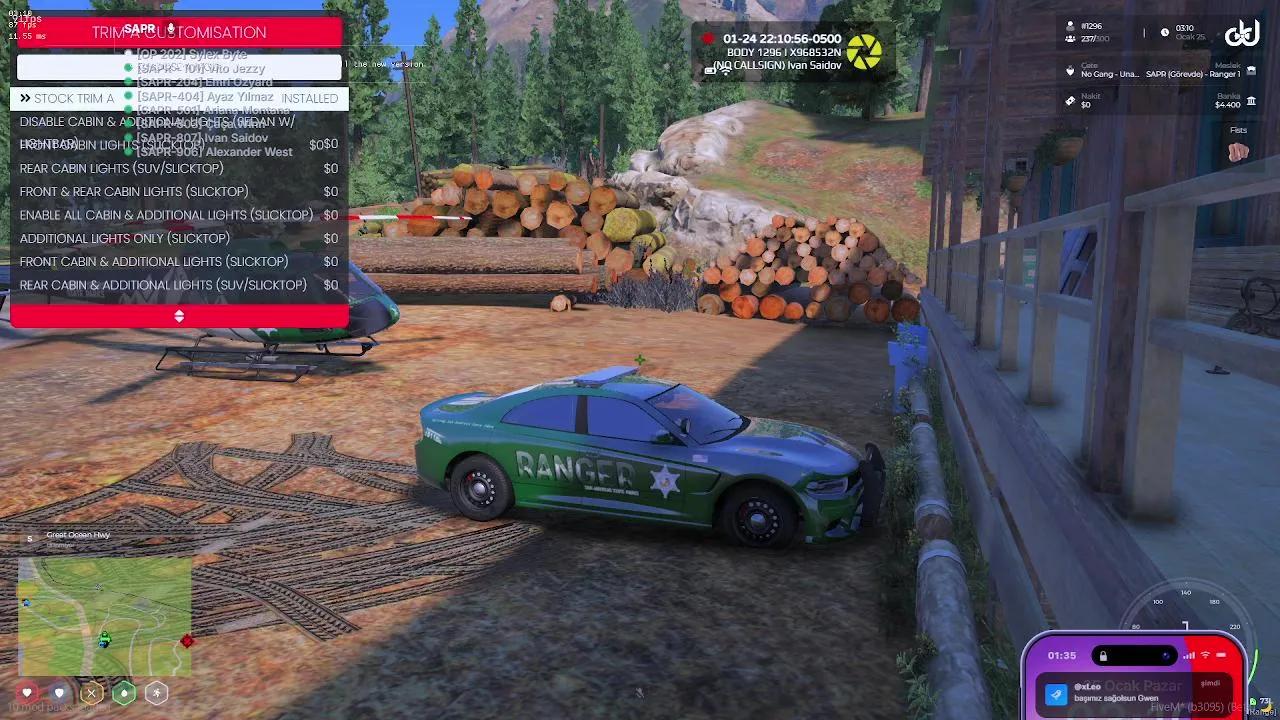Expand the double chevron beside STOCK TRIM A
Viewport: 1280px width, 720px height.
26,98
